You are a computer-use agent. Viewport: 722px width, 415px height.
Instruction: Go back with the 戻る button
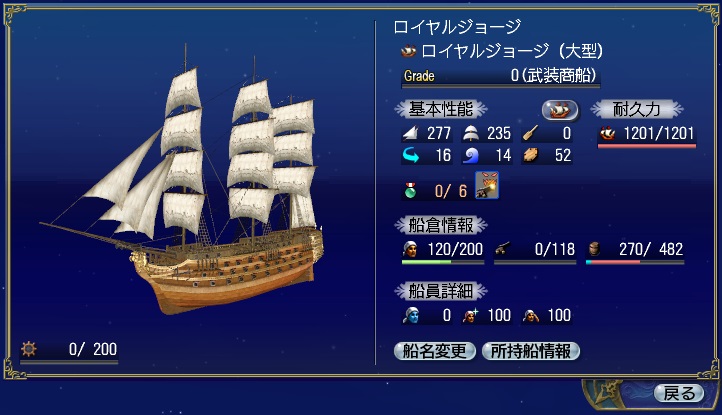pyautogui.click(x=674, y=392)
